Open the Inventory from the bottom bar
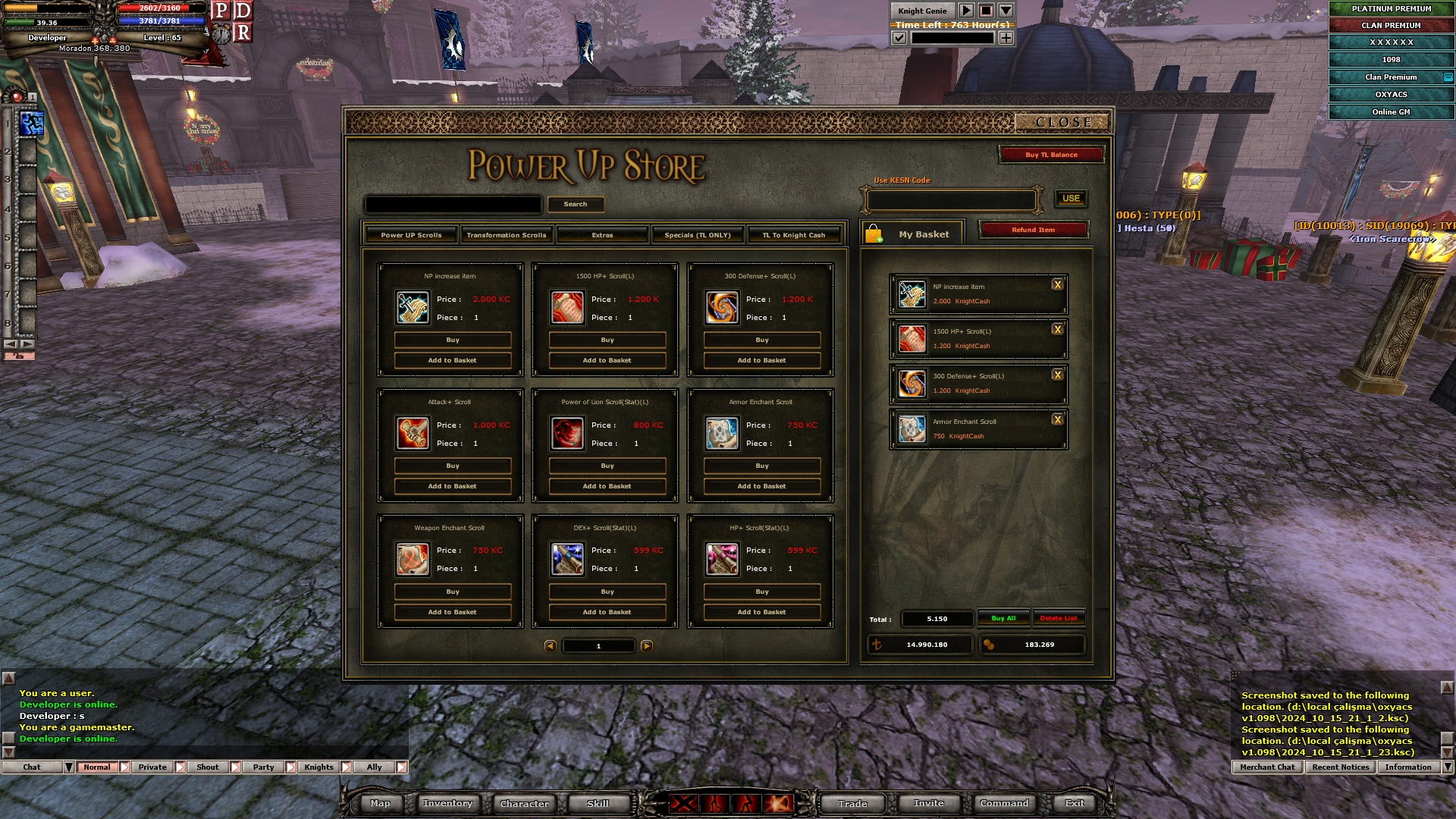 [x=447, y=804]
